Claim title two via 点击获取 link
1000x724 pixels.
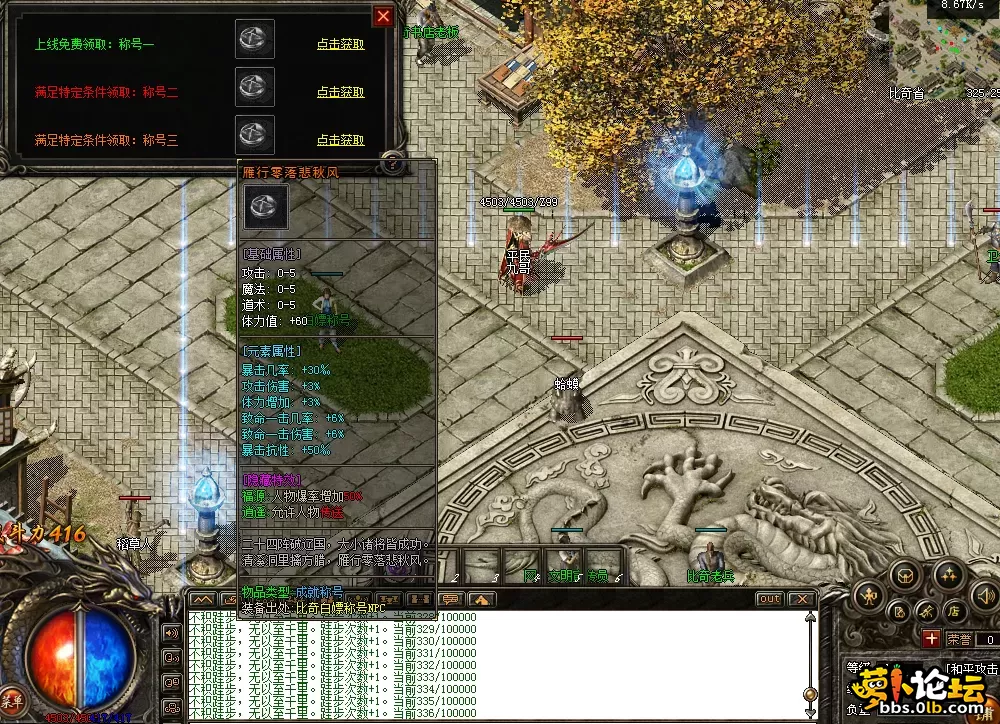tap(340, 92)
